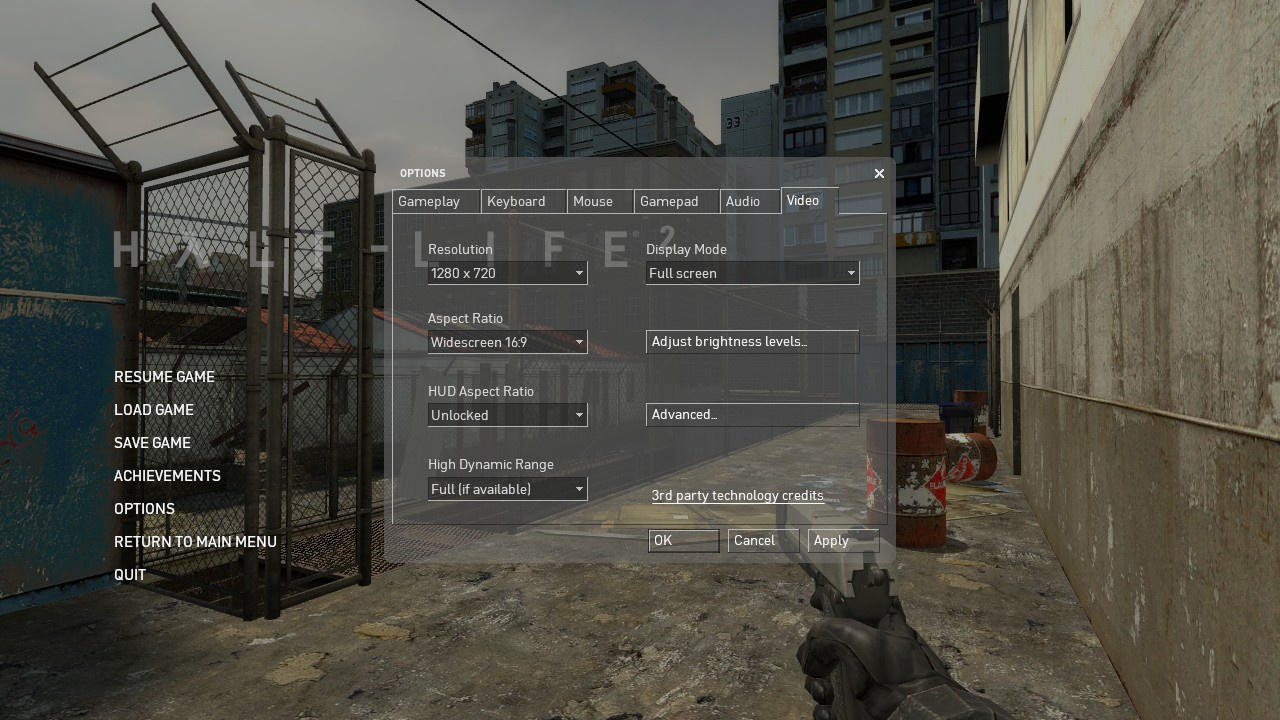The width and height of the screenshot is (1280, 720).
Task: Switch to the Gameplay tab
Action: tap(429, 202)
